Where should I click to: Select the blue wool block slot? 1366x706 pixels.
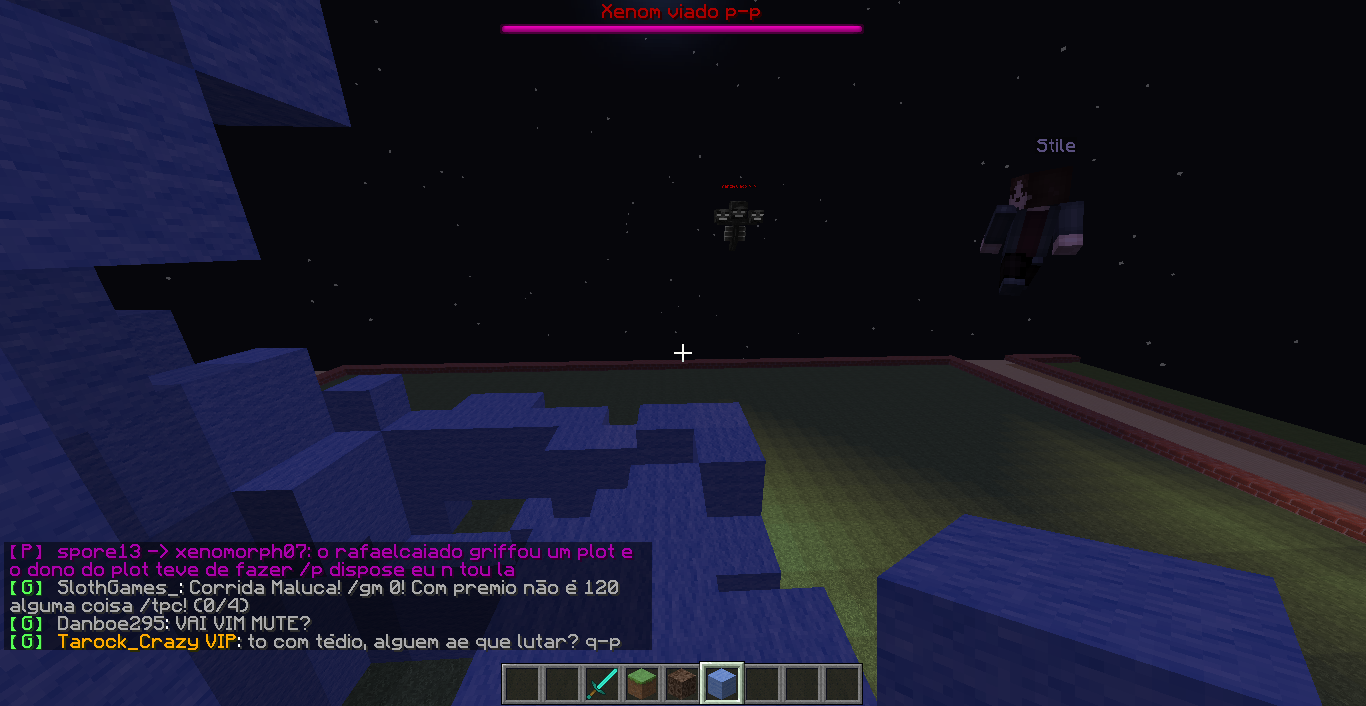point(722,684)
